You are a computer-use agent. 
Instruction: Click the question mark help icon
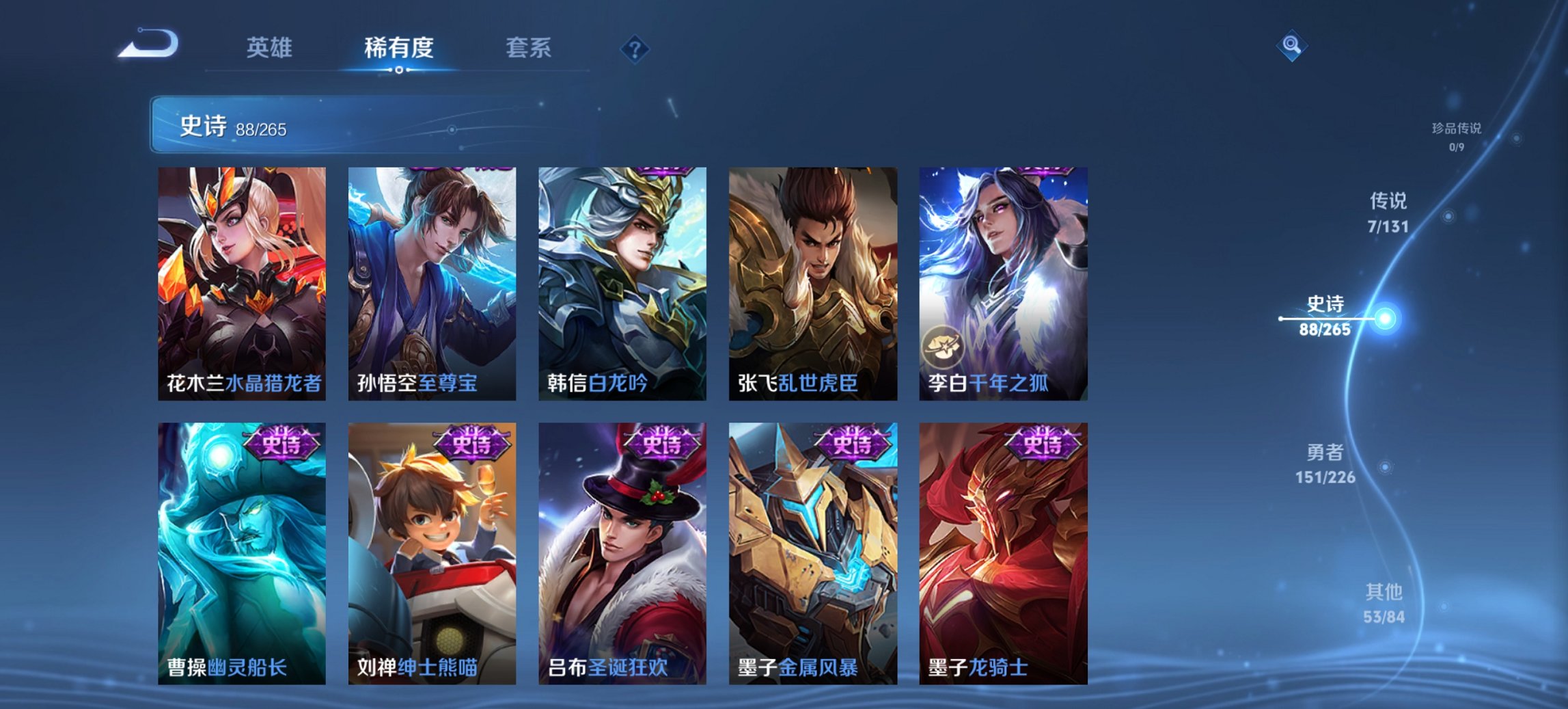tap(635, 49)
